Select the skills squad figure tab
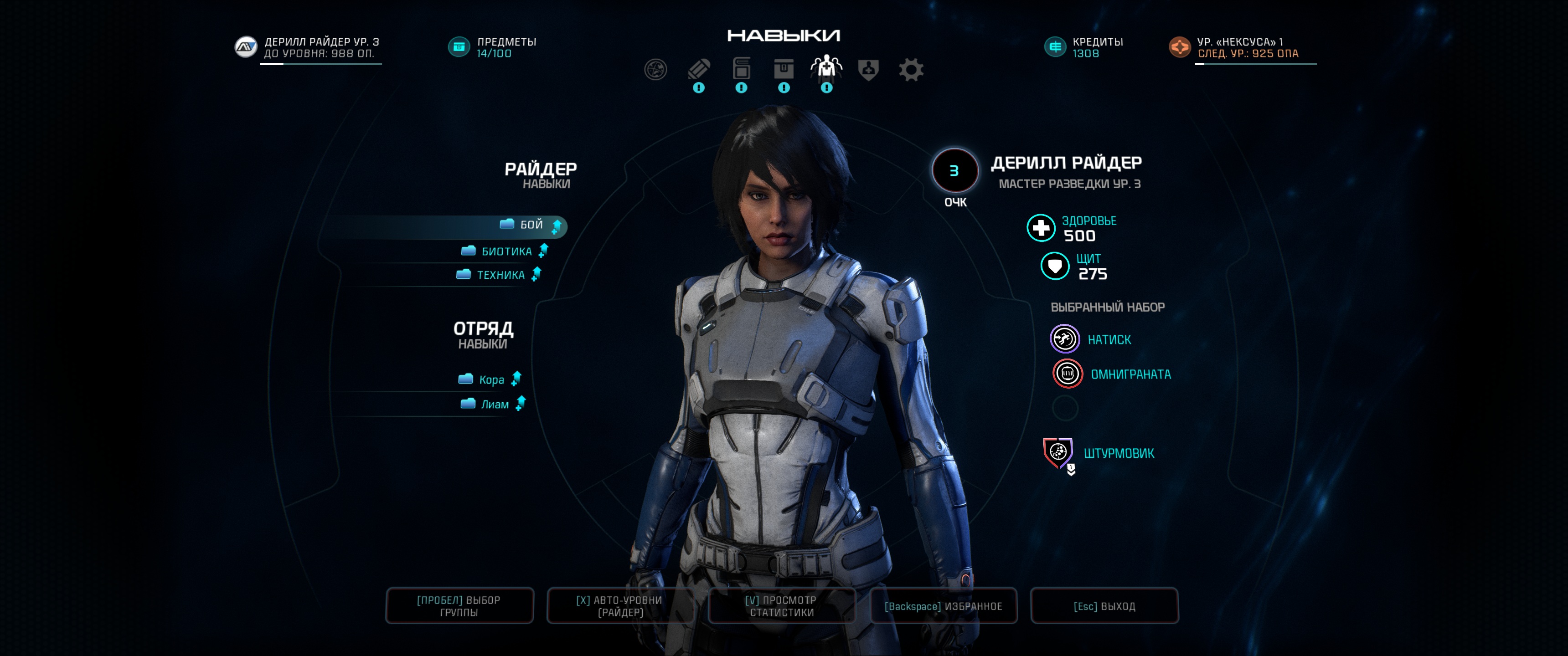Viewport: 1568px width, 656px height. (x=826, y=67)
